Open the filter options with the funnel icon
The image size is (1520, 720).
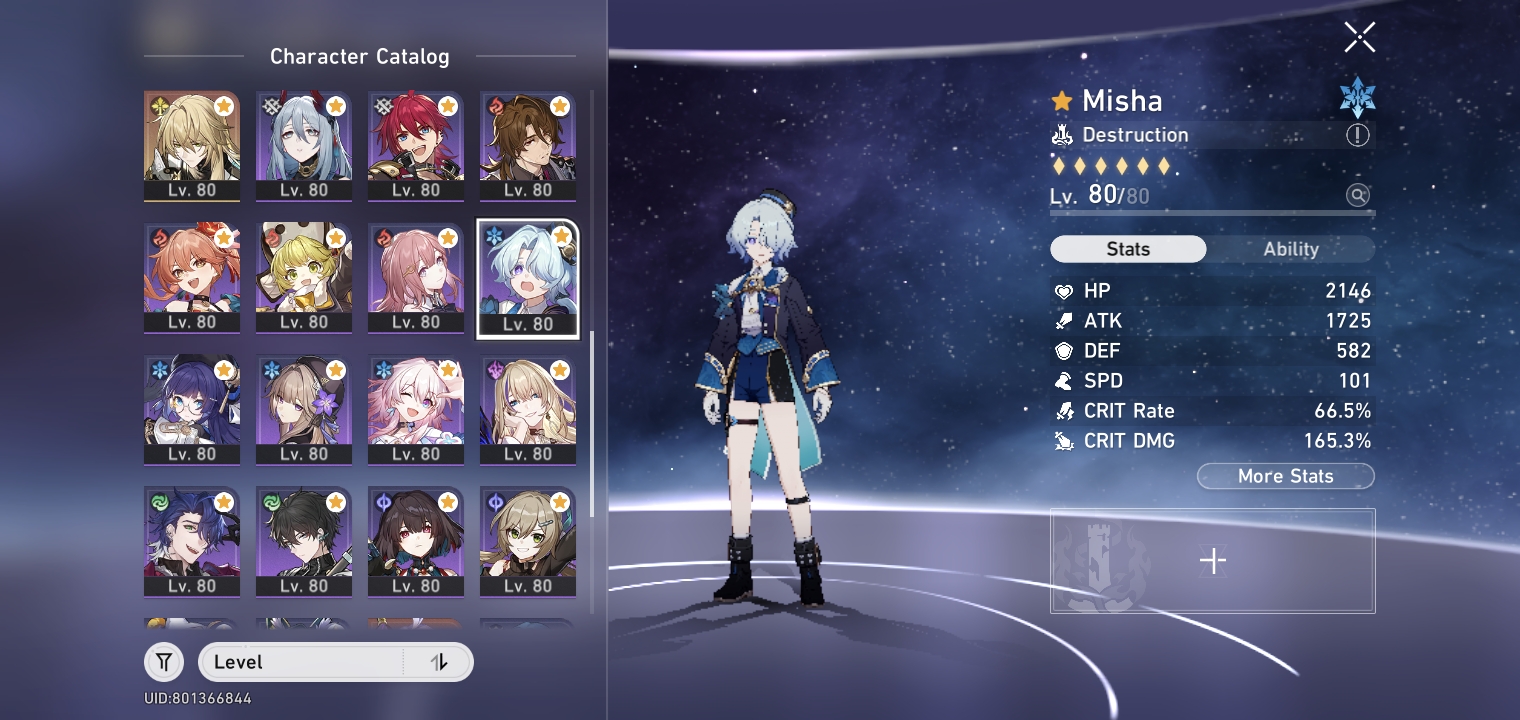click(x=164, y=662)
